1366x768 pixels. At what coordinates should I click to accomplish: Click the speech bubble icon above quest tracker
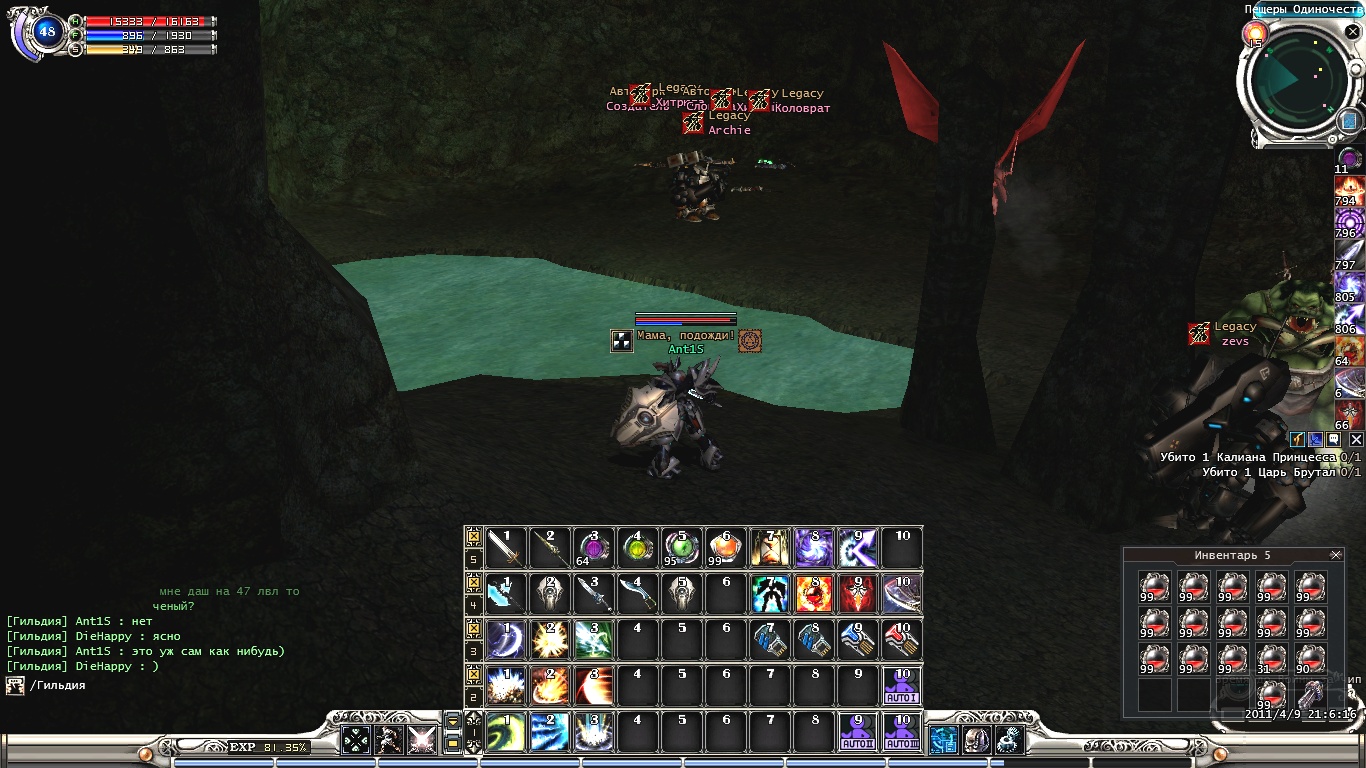(x=1335, y=439)
